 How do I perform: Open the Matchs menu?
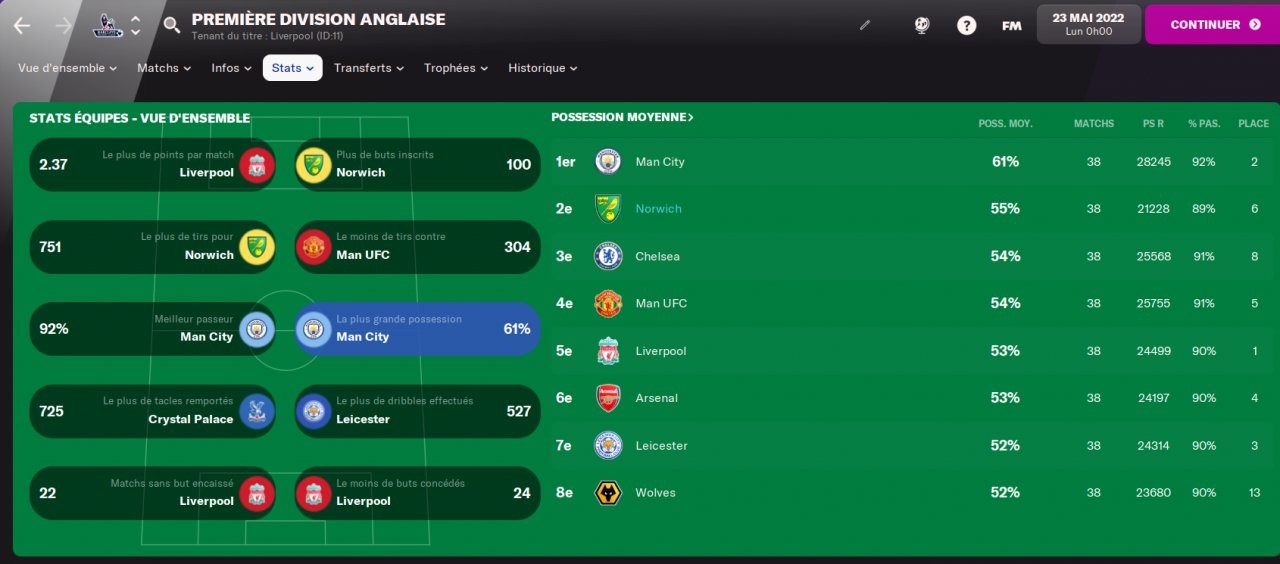coord(164,68)
